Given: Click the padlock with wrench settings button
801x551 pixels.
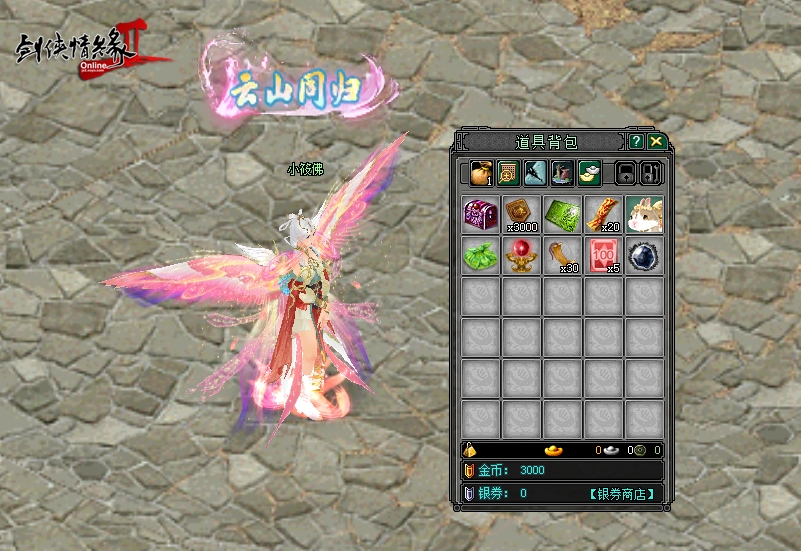Looking at the screenshot, I should tap(650, 173).
